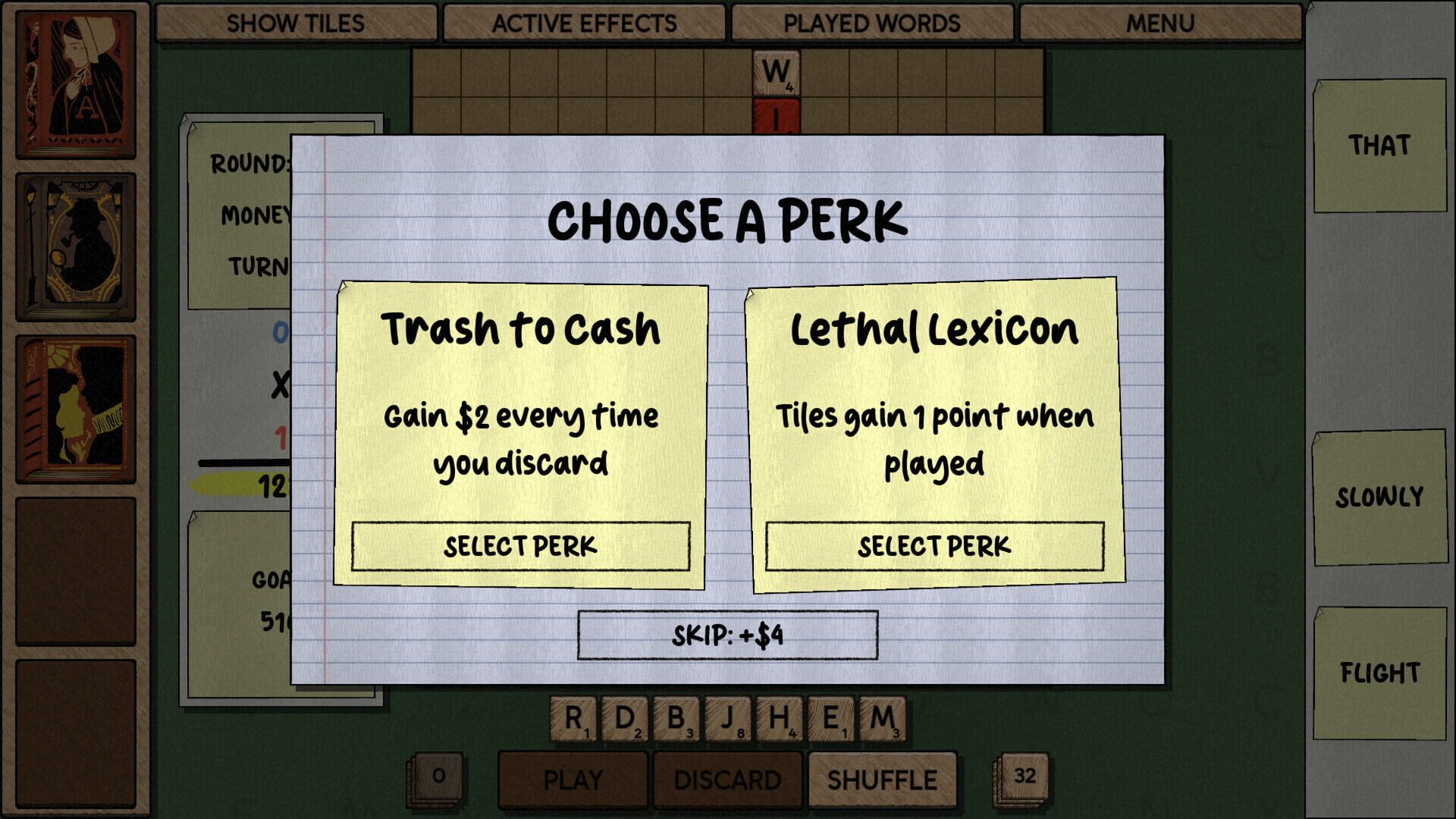
Task: Click the SLOWLY sticky note word
Action: pyautogui.click(x=1380, y=497)
